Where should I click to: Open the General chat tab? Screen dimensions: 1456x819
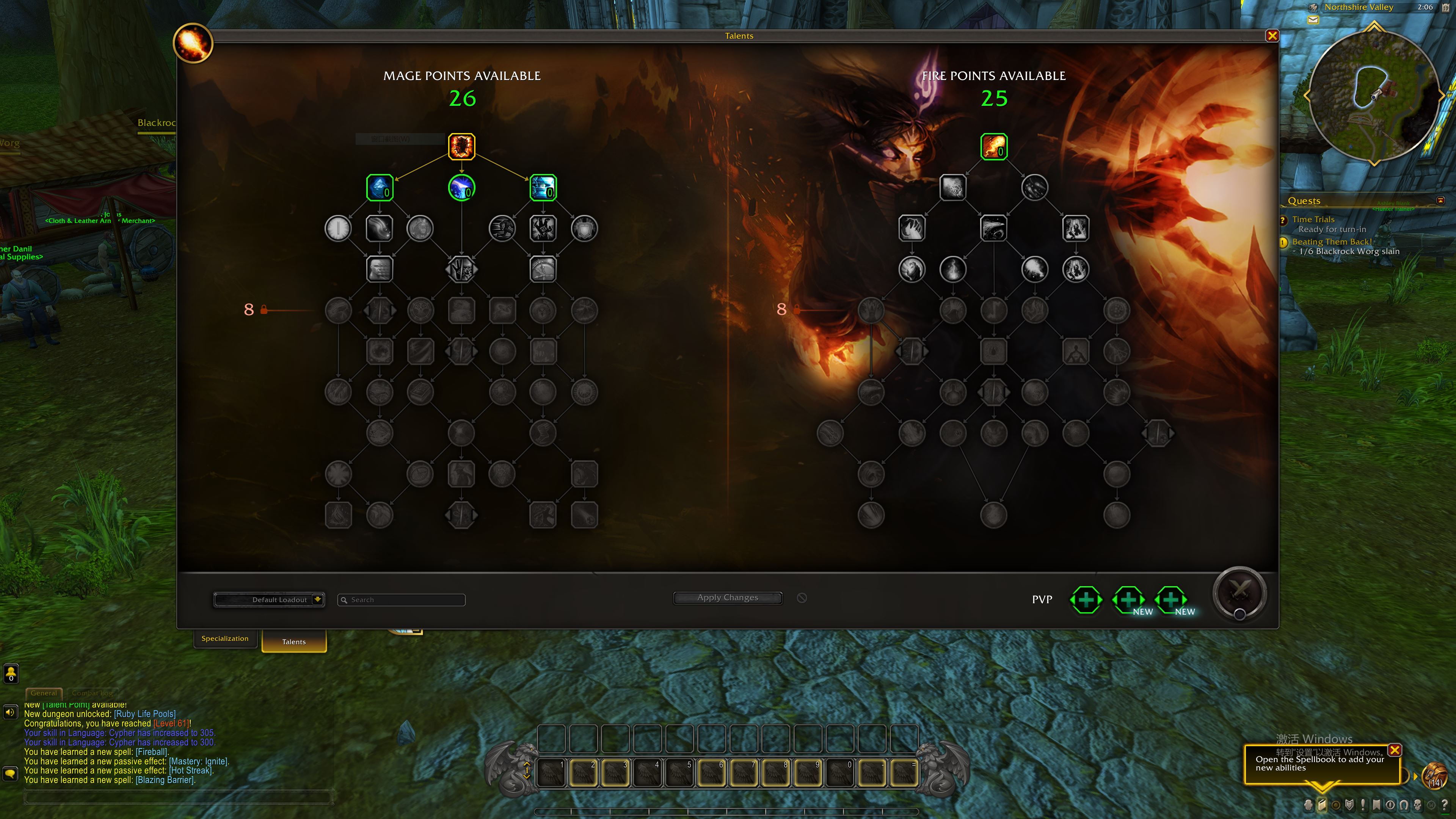44,693
